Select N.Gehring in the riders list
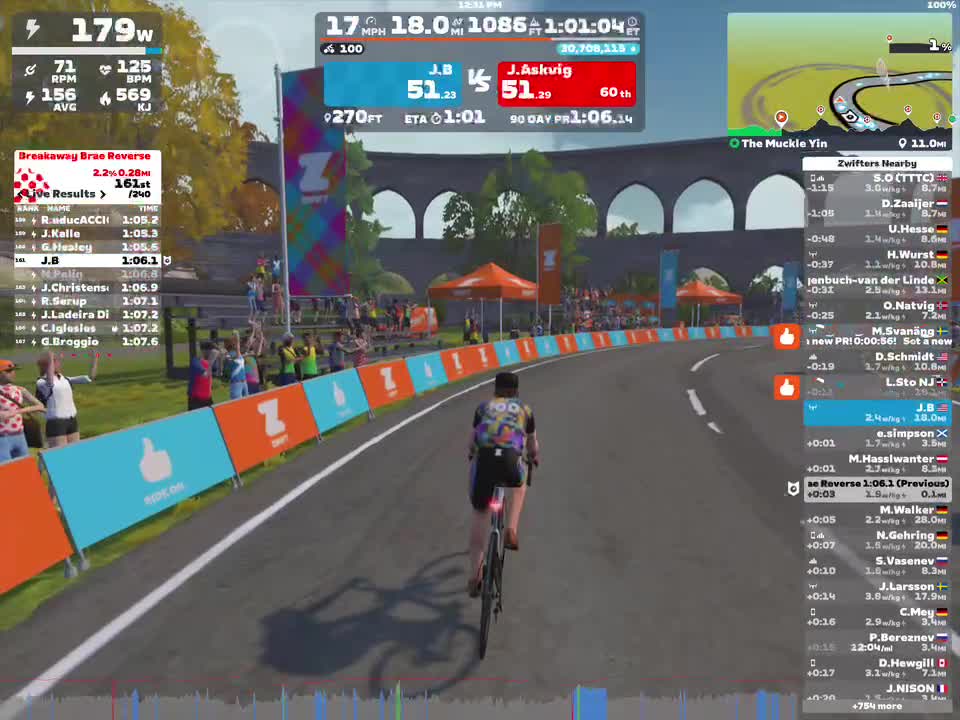Viewport: 960px width, 720px height. tap(877, 540)
